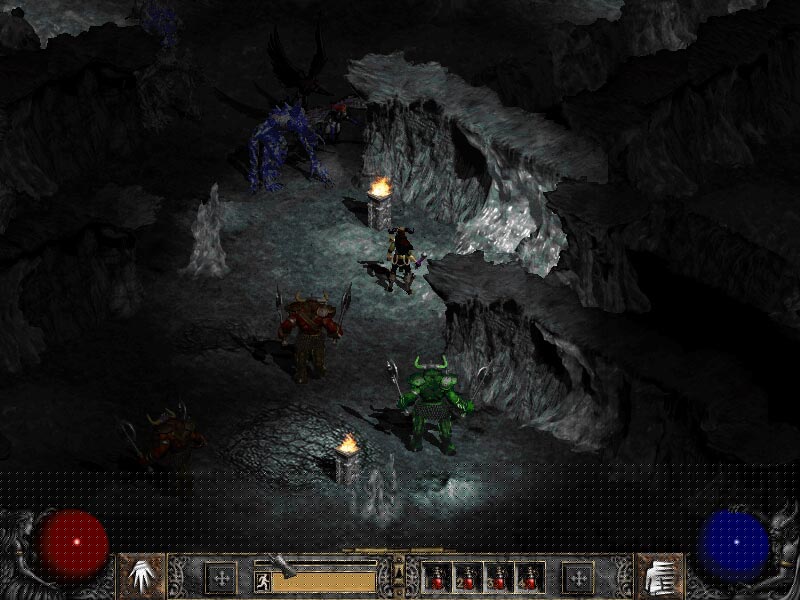Click the cross button beside the right skill icon
The width and height of the screenshot is (800, 600).
[577, 577]
